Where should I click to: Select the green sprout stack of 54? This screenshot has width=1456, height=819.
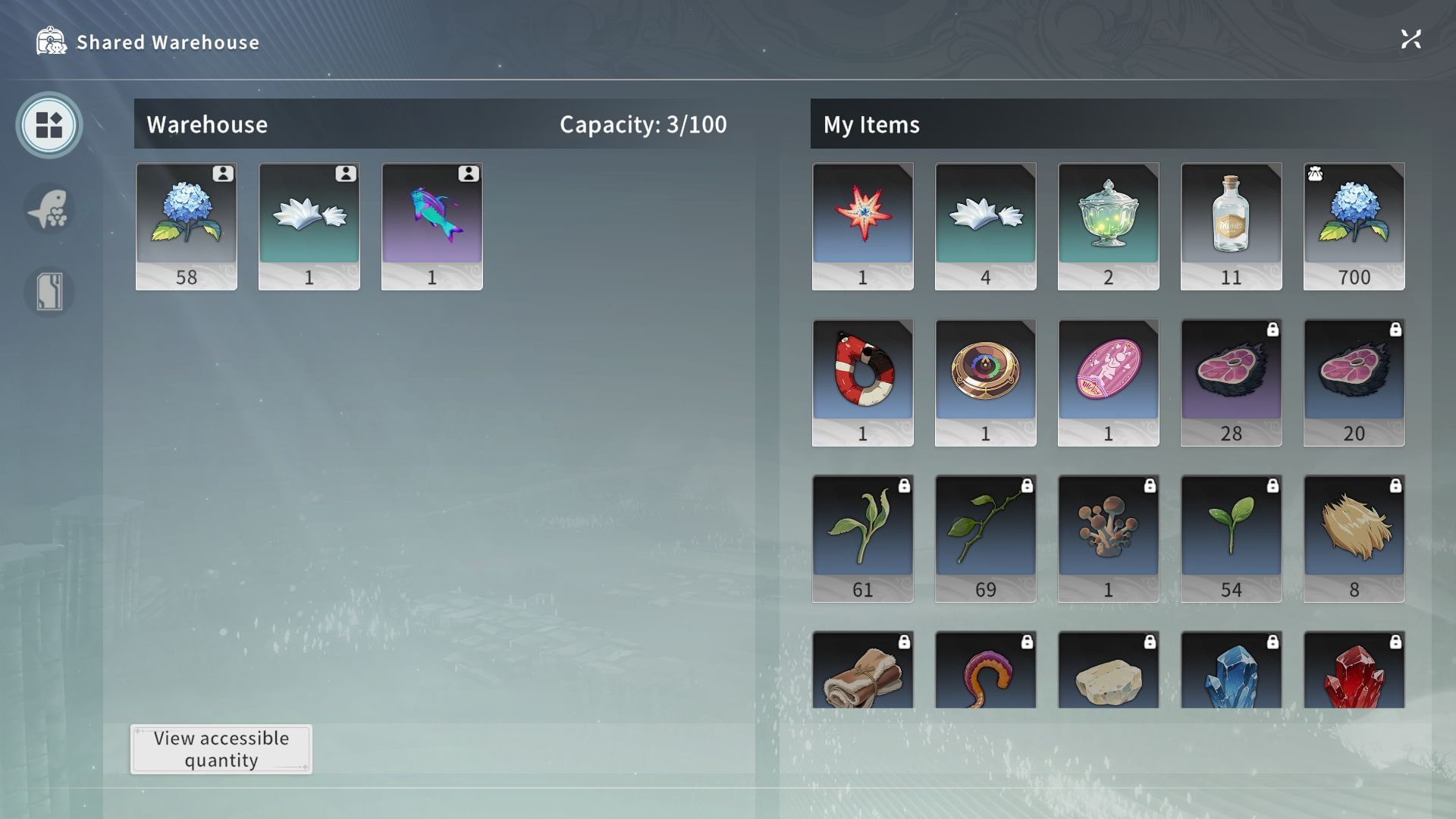pos(1232,538)
